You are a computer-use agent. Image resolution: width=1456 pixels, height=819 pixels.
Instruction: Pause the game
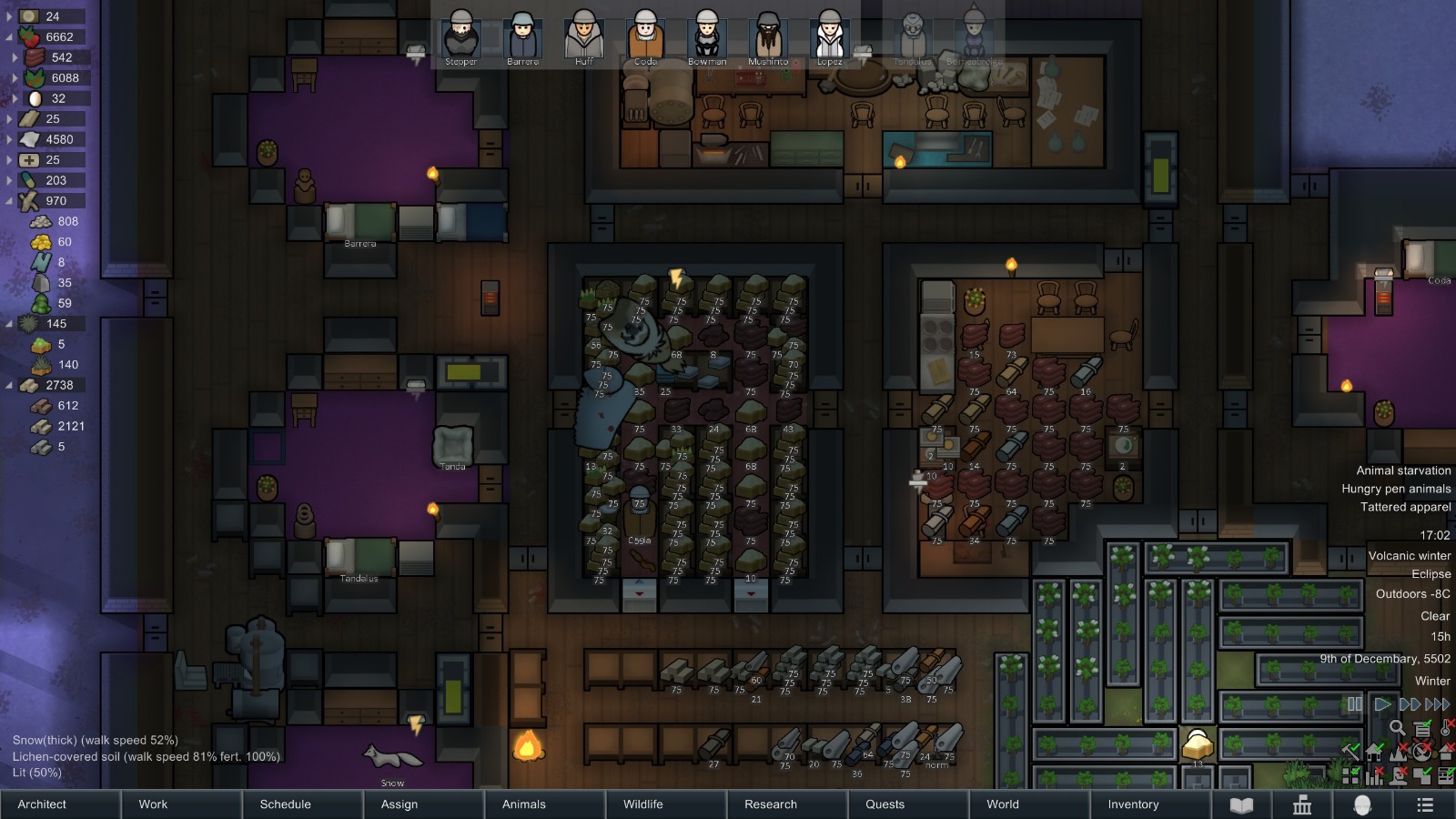pyautogui.click(x=1355, y=704)
